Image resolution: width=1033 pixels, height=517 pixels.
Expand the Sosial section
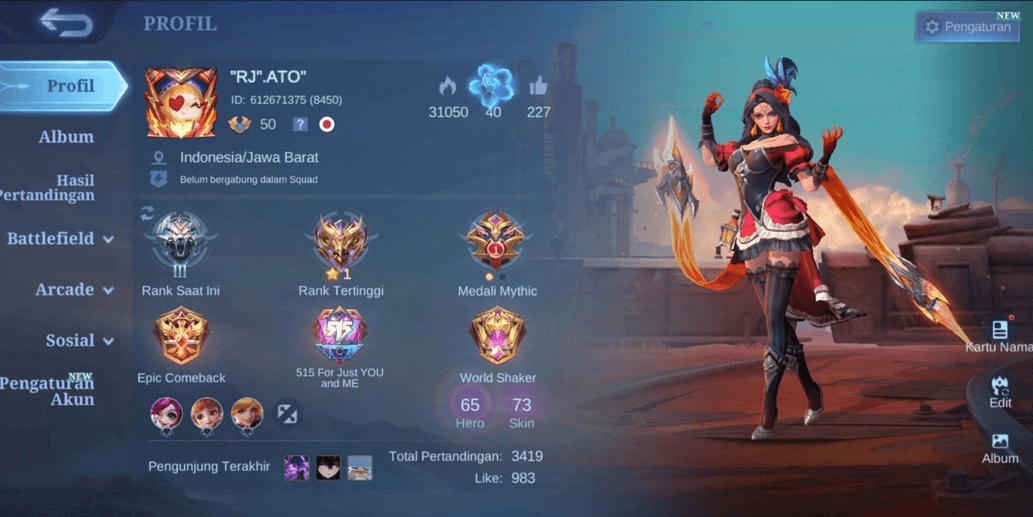click(78, 341)
